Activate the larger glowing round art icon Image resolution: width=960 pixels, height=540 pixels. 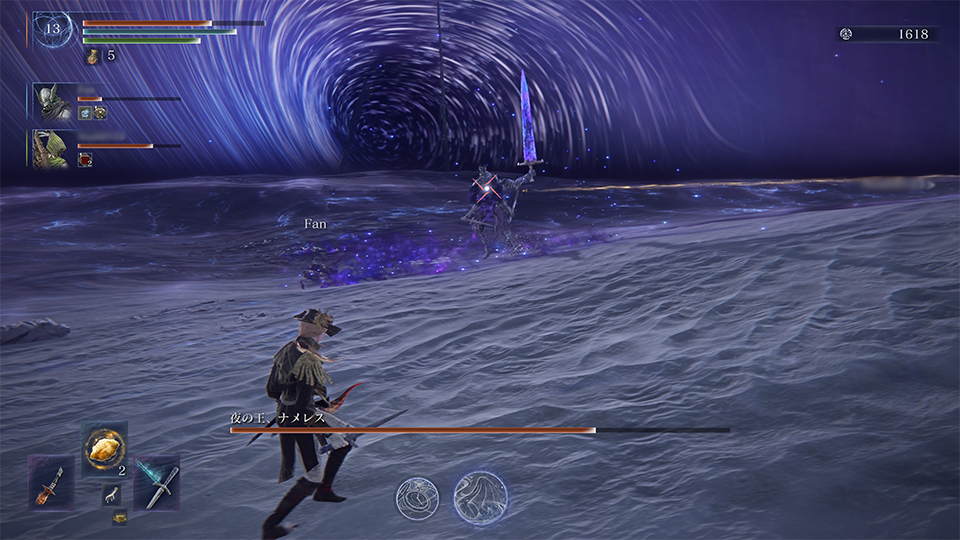tap(481, 498)
